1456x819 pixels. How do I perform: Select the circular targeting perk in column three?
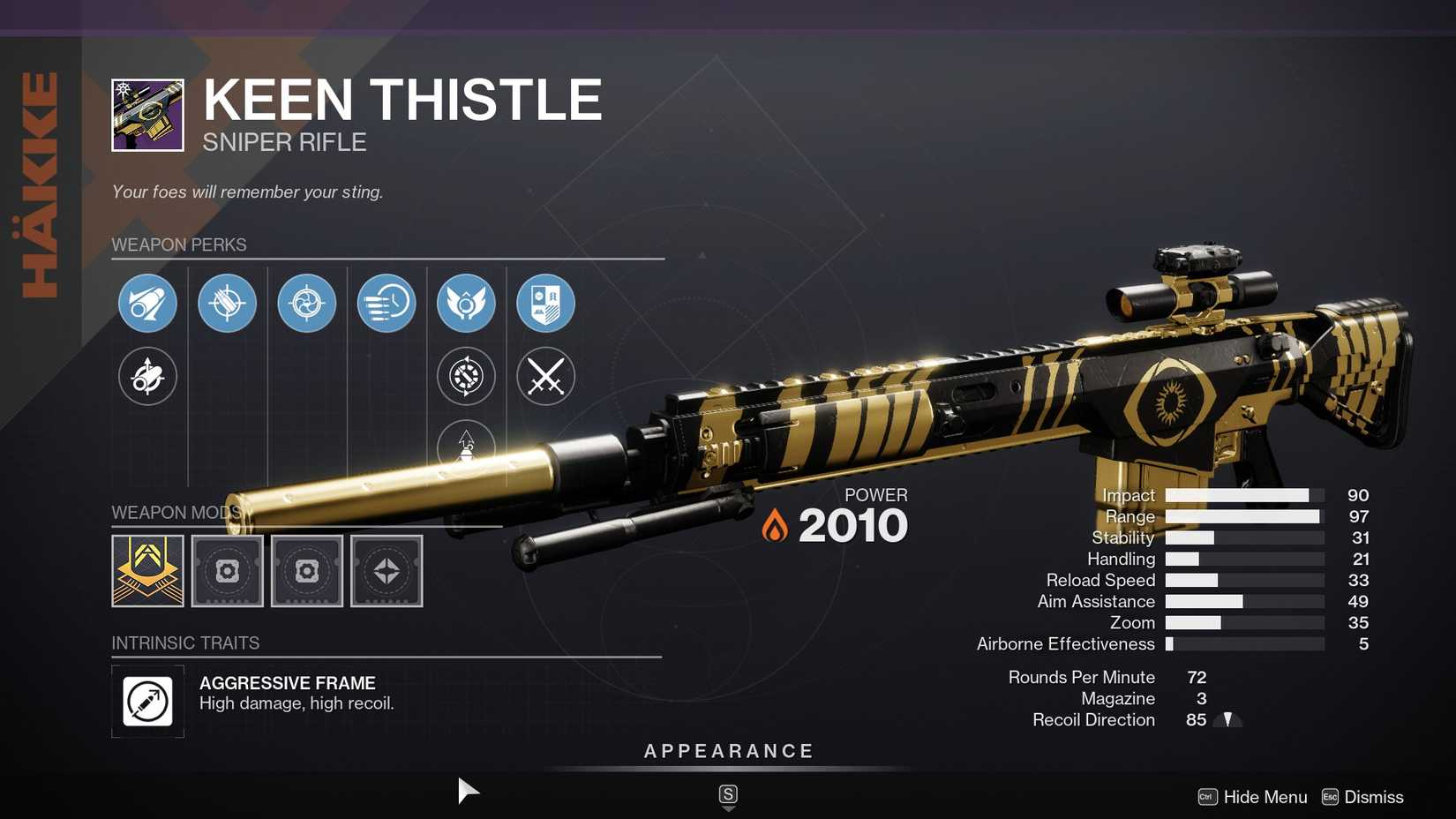point(306,303)
